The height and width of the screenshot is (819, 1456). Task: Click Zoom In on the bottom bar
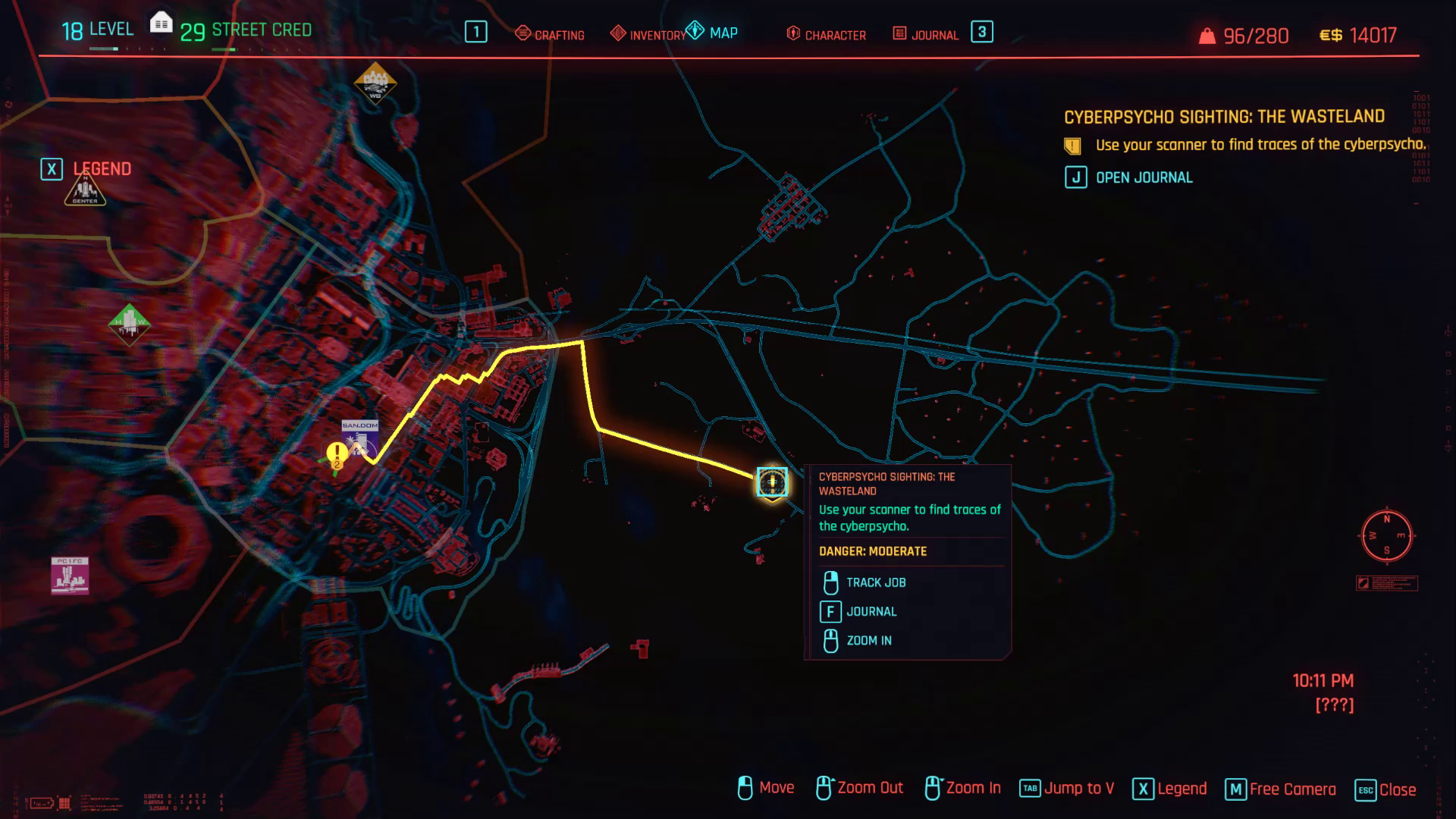[971, 788]
